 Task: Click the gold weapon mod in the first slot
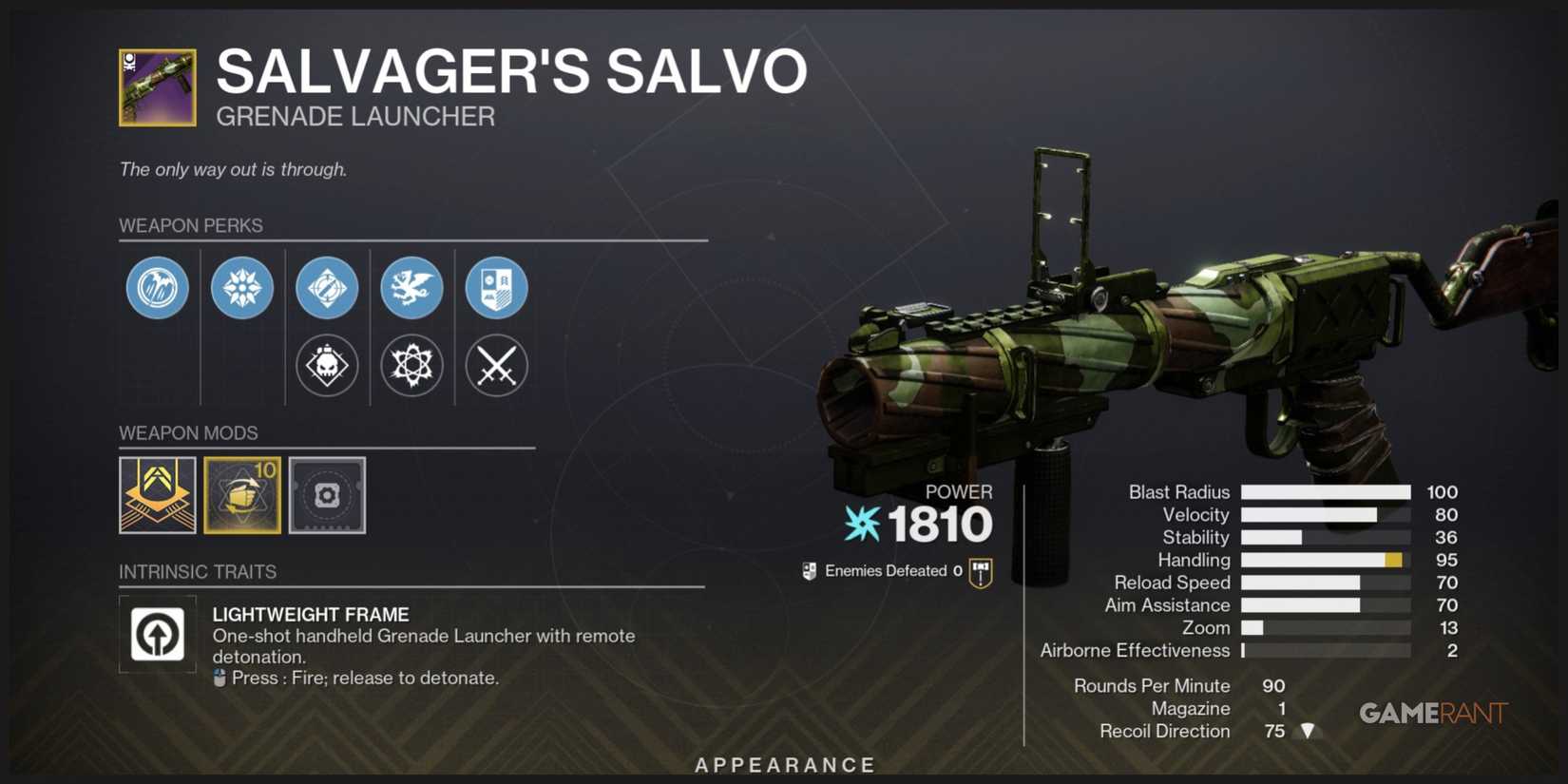[x=157, y=495]
